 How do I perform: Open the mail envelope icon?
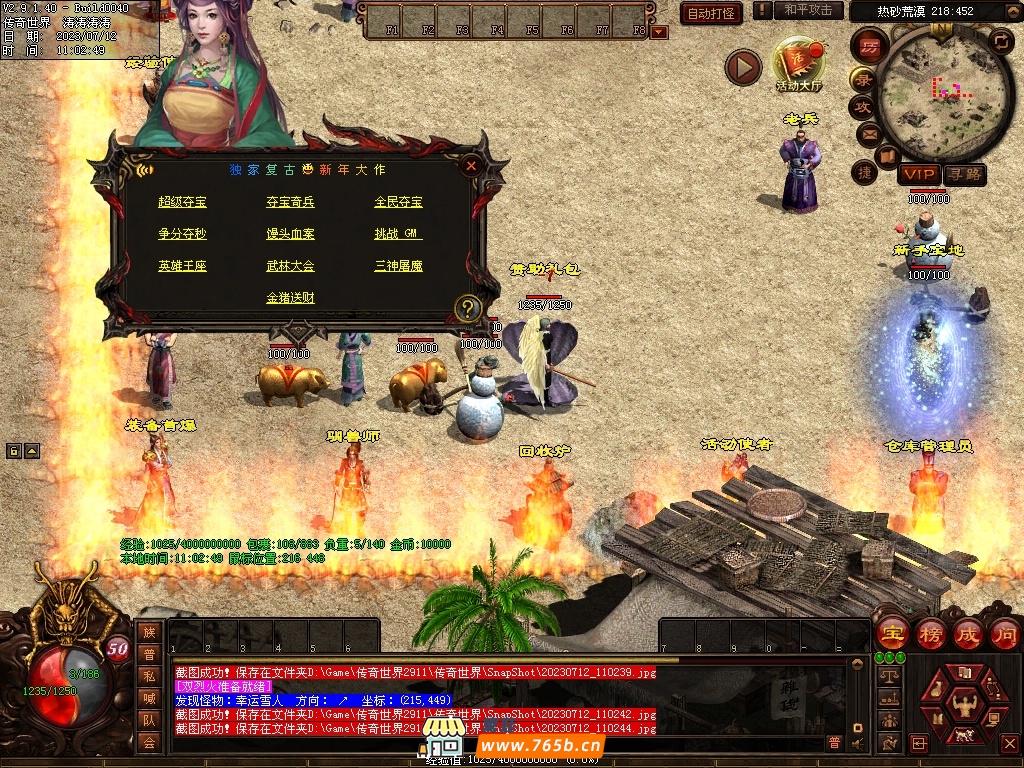[x=868, y=133]
